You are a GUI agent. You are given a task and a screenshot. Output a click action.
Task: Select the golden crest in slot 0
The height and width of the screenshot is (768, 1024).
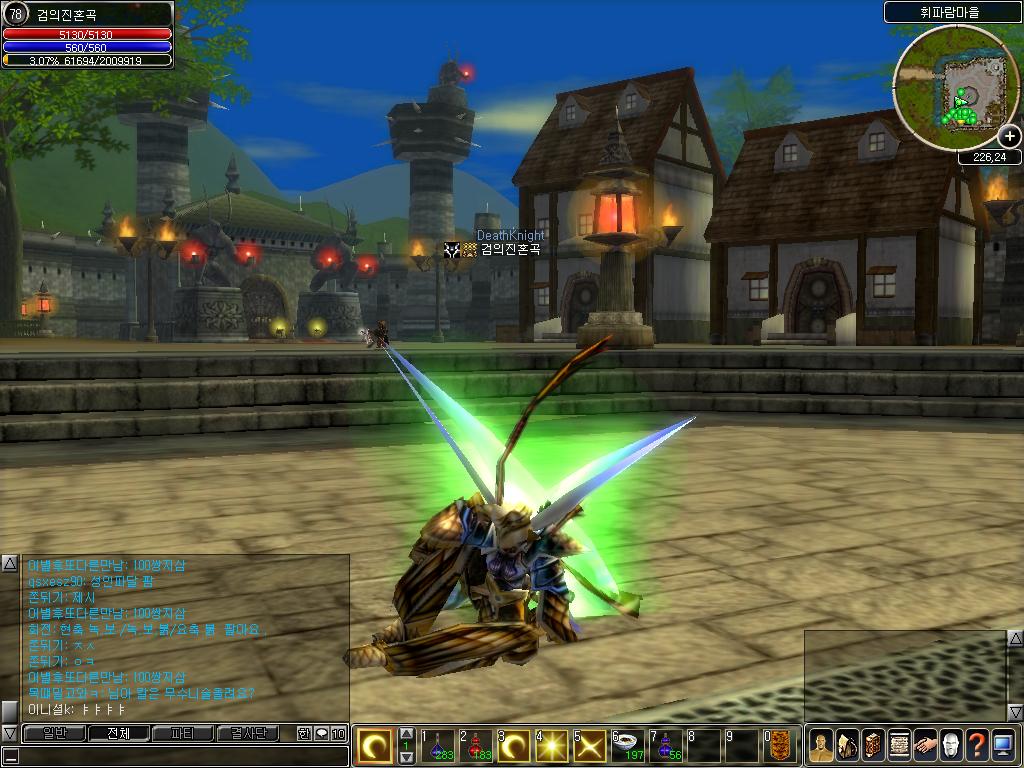(x=780, y=746)
